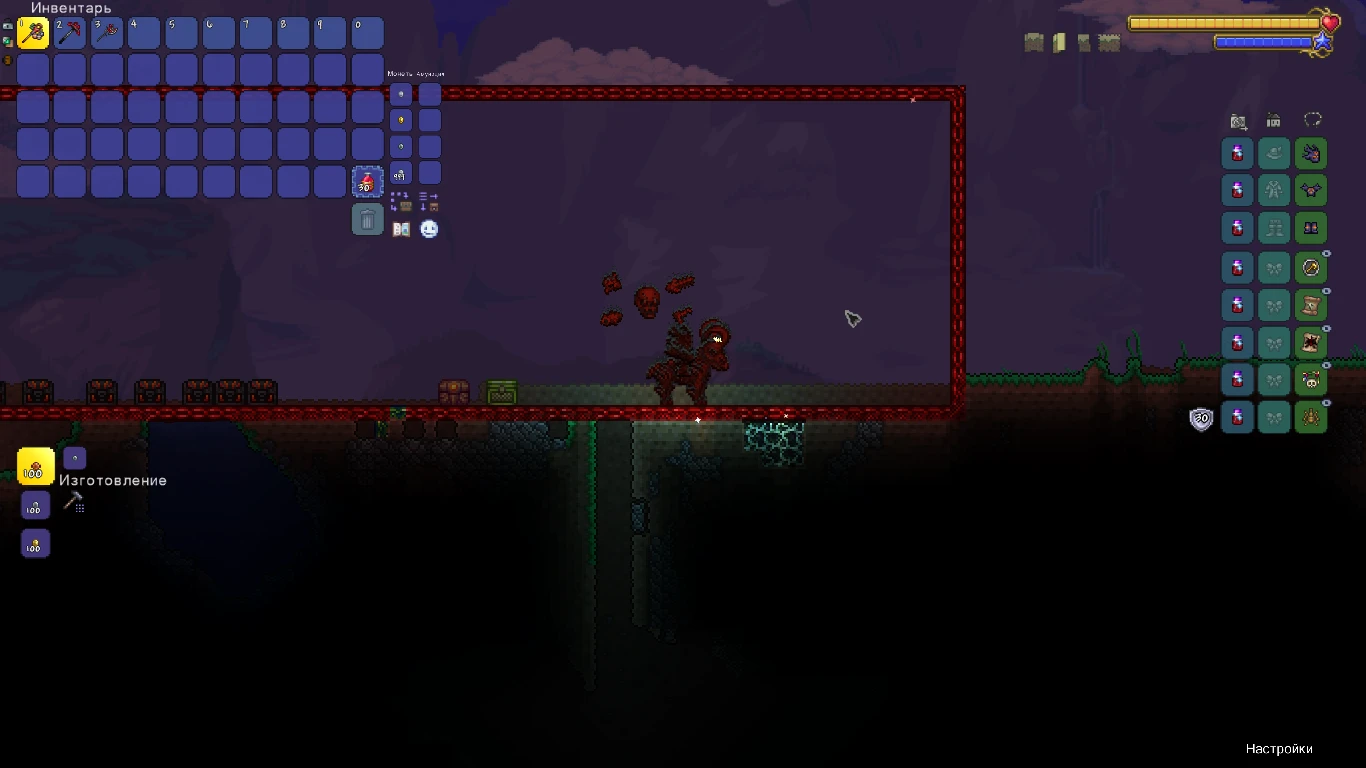Enter camera mode via the camera icon
This screenshot has width=1366, height=768.
pyautogui.click(x=1239, y=121)
